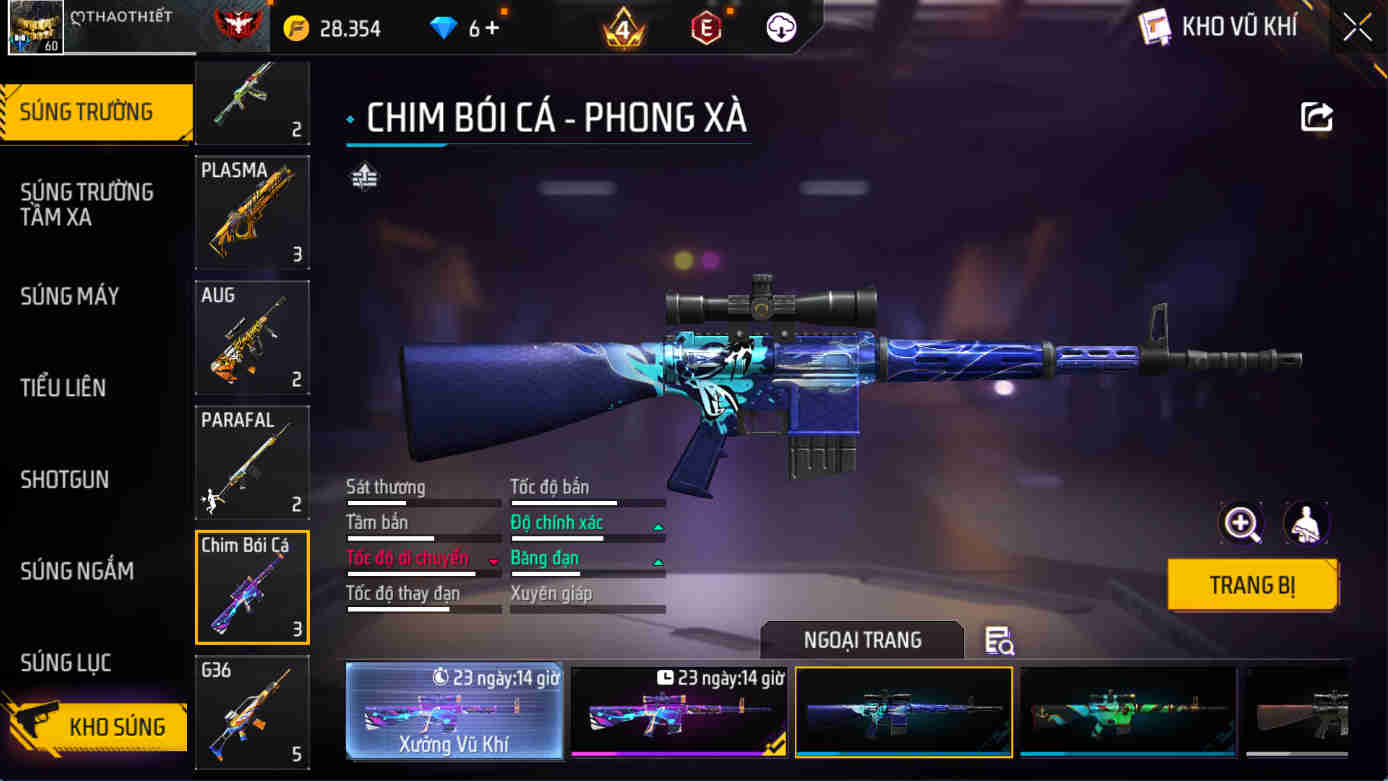Click the share icon beside the weapon name
The height and width of the screenshot is (781, 1388).
click(1317, 116)
